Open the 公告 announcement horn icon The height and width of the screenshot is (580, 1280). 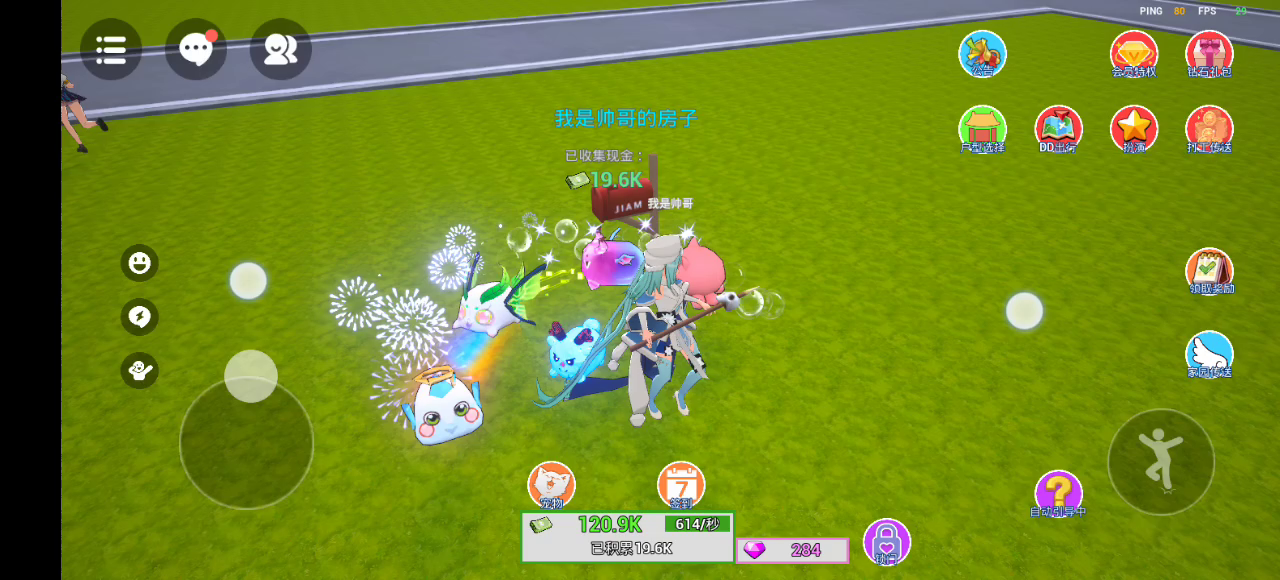point(982,54)
